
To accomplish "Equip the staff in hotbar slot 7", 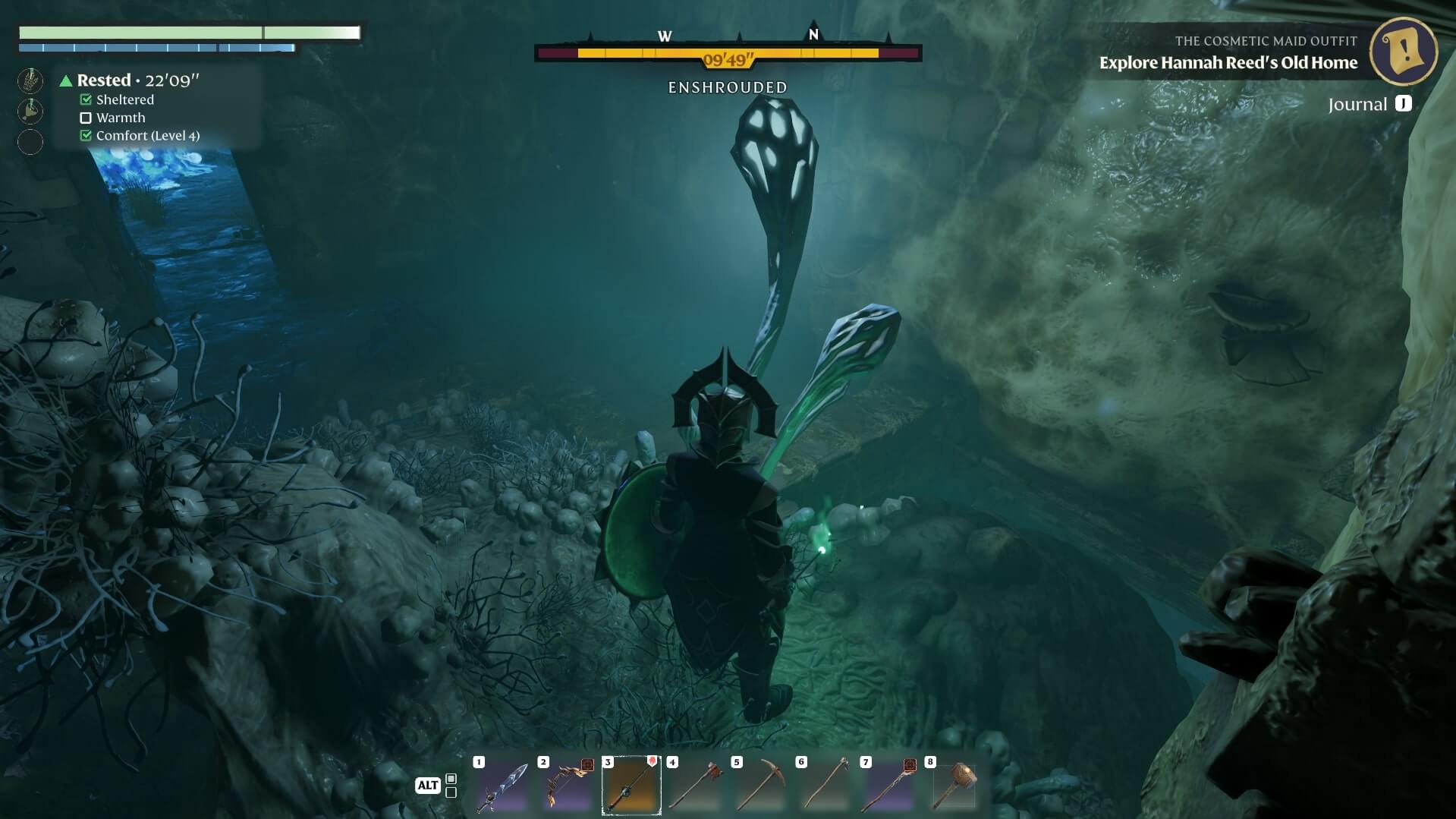I will point(888,785).
